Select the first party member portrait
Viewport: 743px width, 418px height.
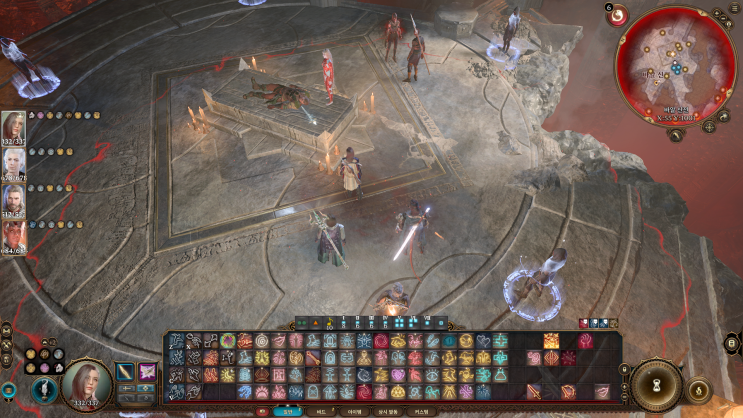(14, 127)
